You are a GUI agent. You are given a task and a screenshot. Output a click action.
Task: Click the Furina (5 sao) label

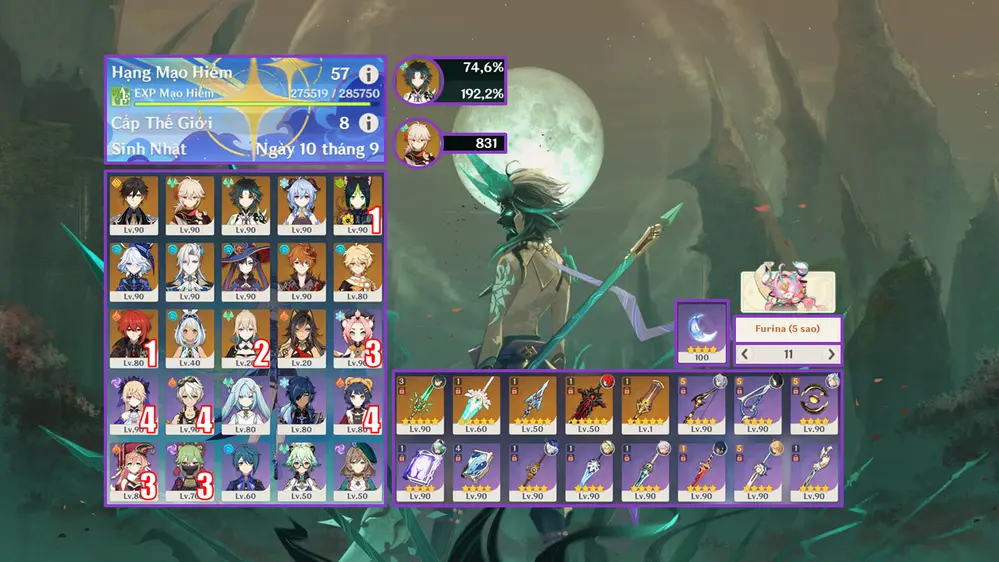pyautogui.click(x=788, y=329)
